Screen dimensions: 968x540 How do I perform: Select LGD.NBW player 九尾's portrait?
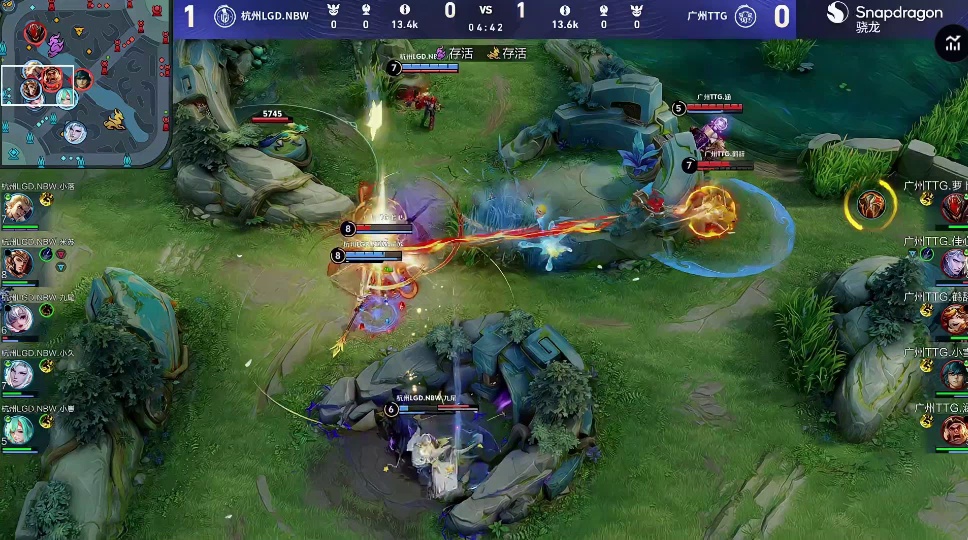[x=18, y=318]
